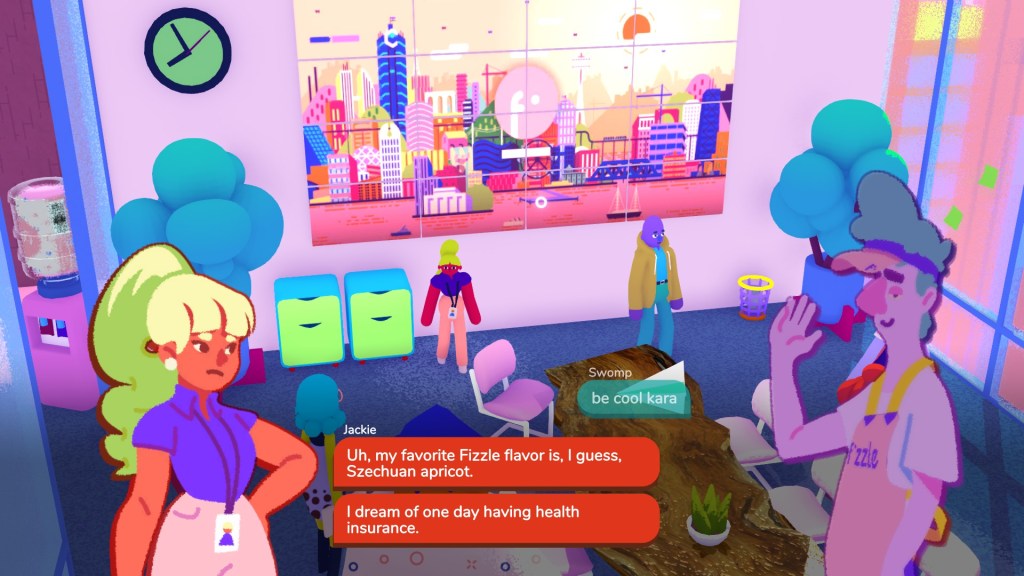The width and height of the screenshot is (1024, 576).
Task: Select the health insurance dream reply
Action: 496,520
